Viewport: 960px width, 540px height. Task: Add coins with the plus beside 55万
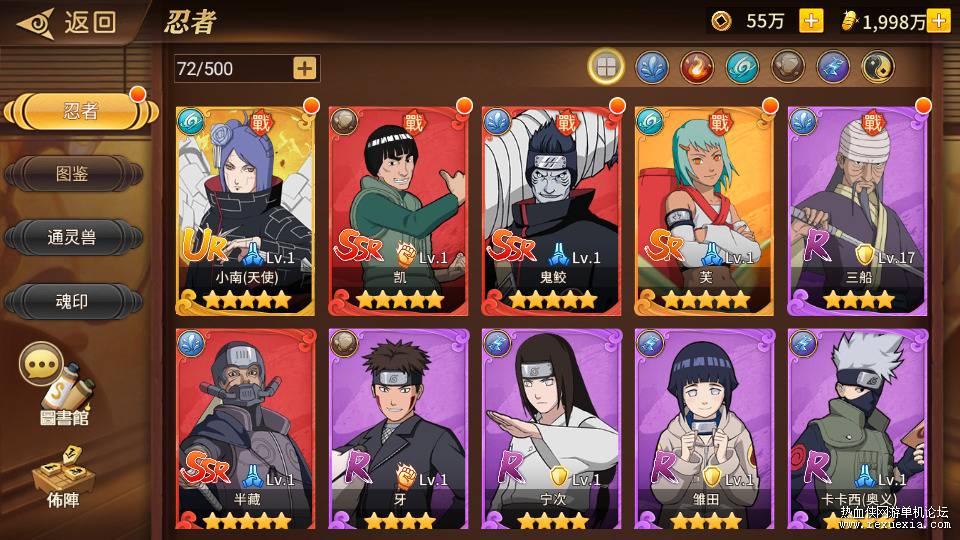coord(811,21)
